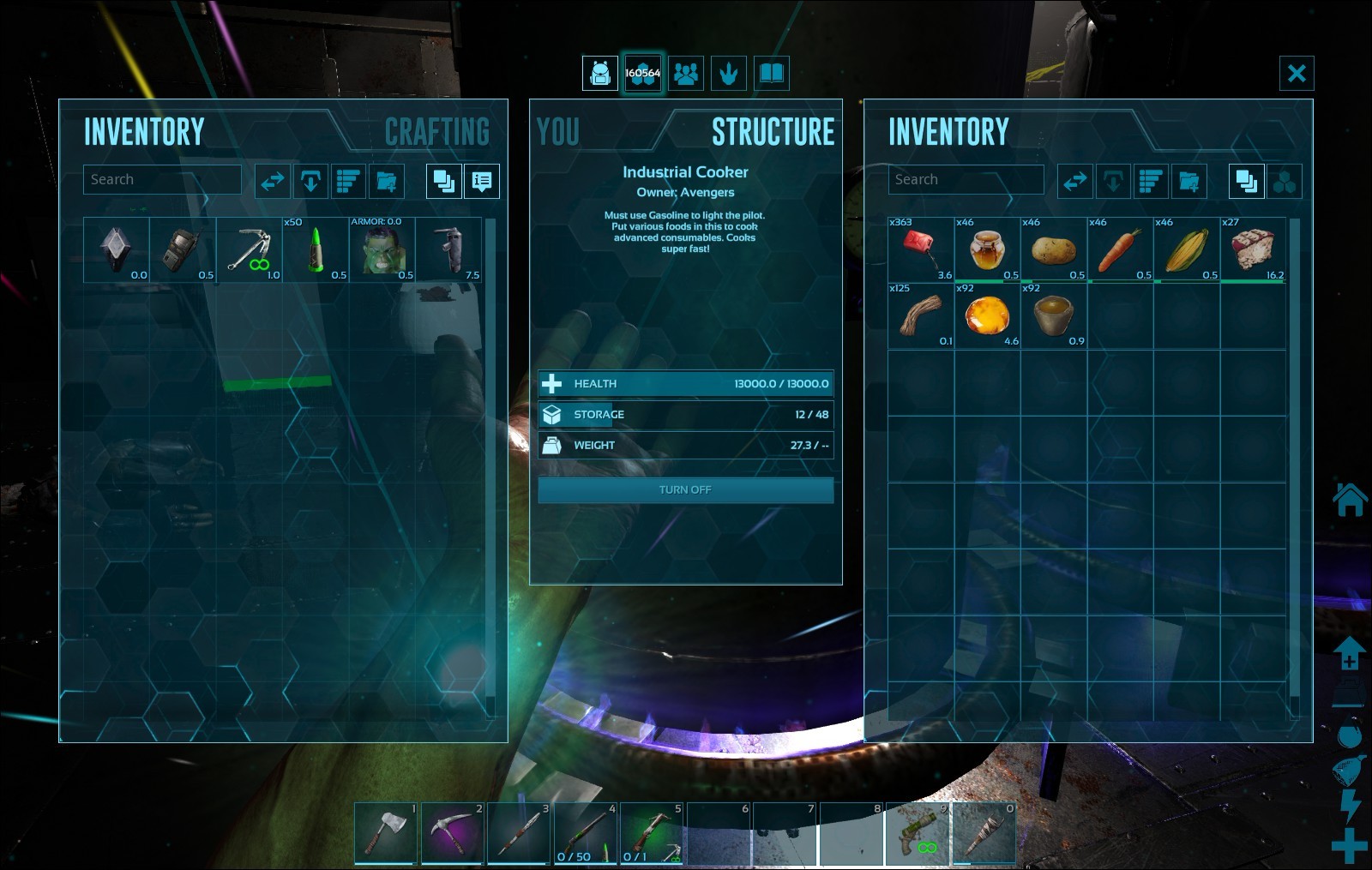Click the transfer-all arrows button in cooker inventory
The height and width of the screenshot is (870, 1372).
pos(1075,181)
